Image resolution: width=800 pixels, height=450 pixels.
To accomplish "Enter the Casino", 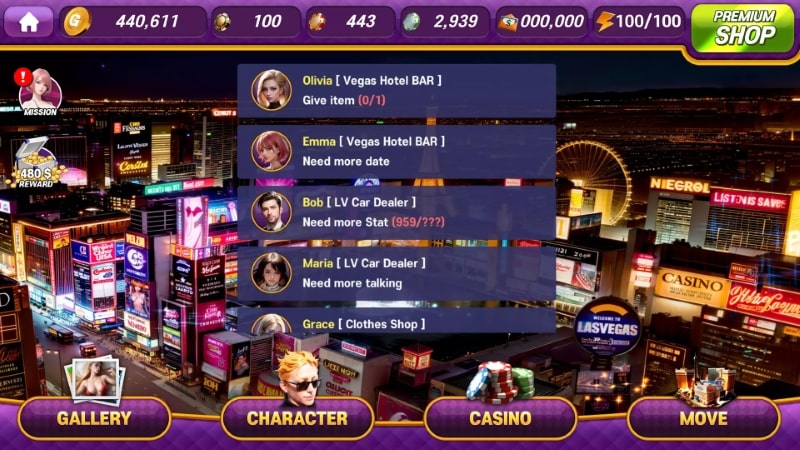I will tap(500, 418).
